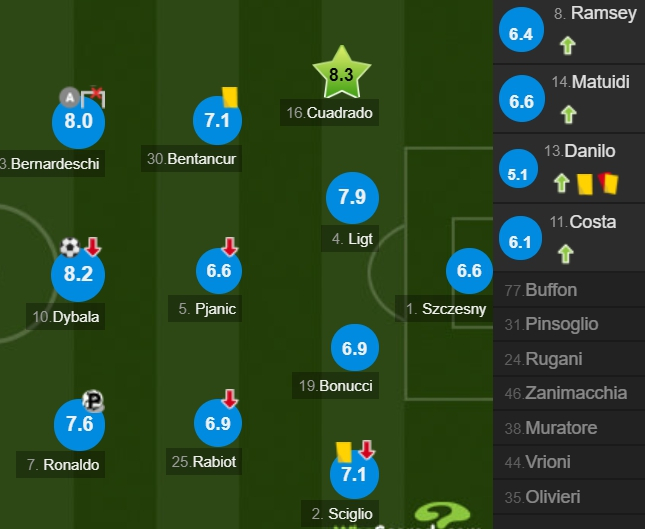
Task: Select Ligt's 7.9 rating circle
Action: [352, 197]
